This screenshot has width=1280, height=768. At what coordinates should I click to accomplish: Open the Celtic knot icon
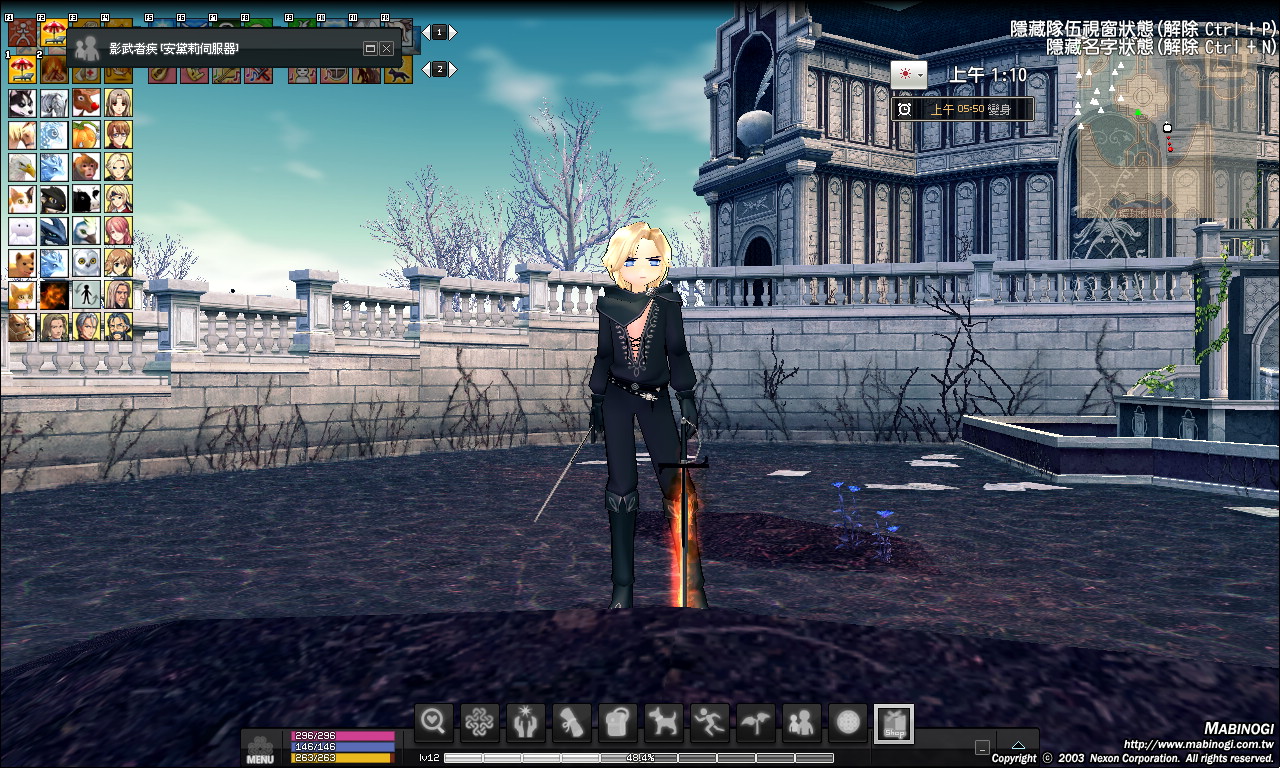[480, 722]
